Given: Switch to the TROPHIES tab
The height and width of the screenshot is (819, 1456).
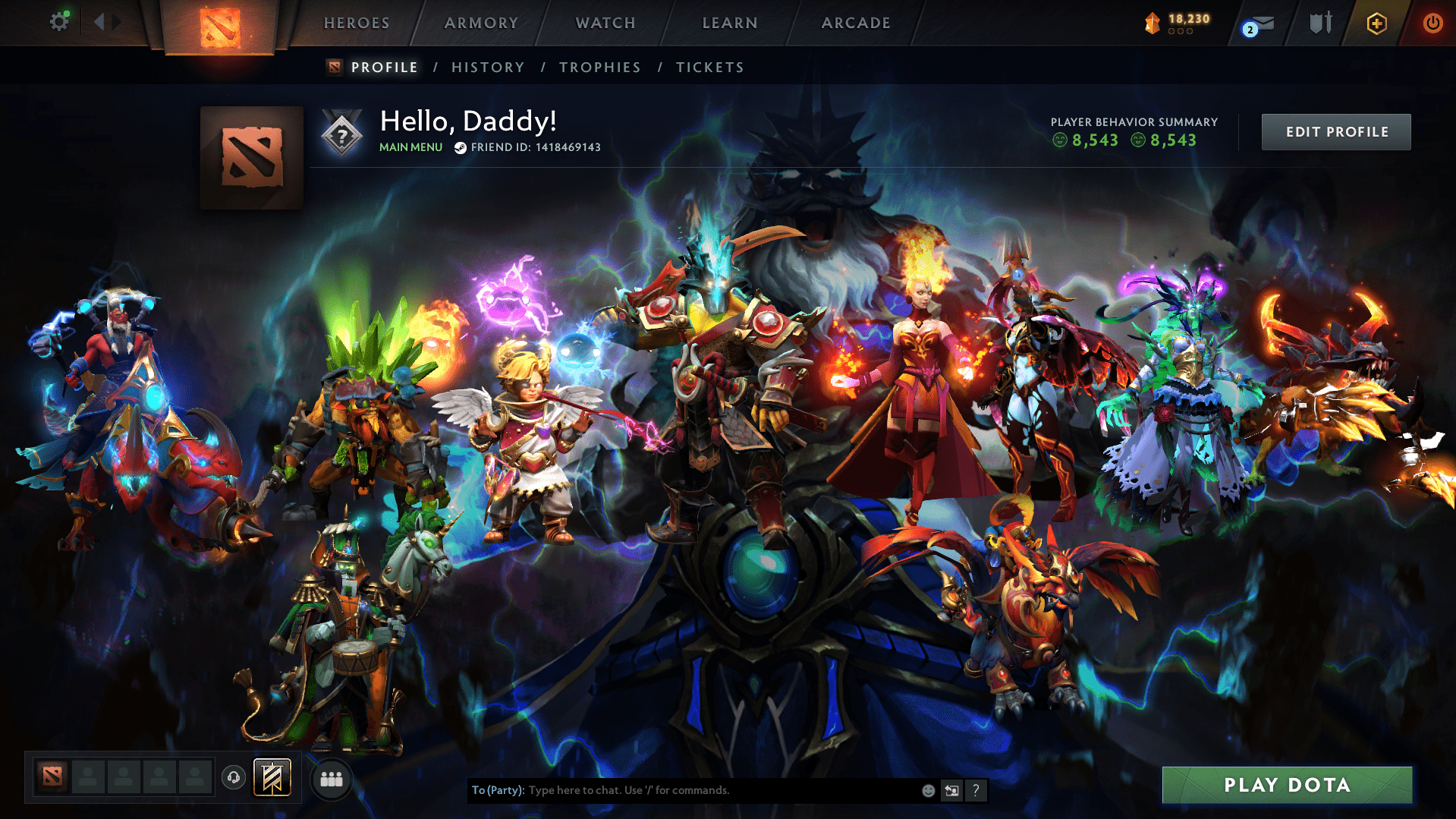Looking at the screenshot, I should coord(599,67).
